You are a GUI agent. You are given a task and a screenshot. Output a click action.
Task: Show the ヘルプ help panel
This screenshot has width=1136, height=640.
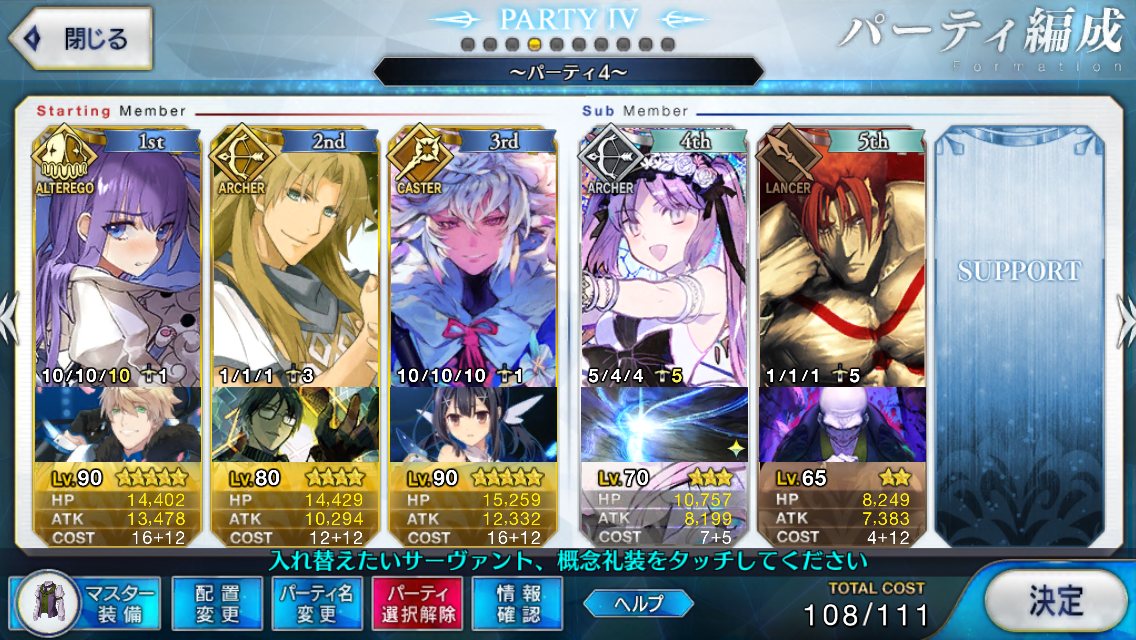pos(639,602)
